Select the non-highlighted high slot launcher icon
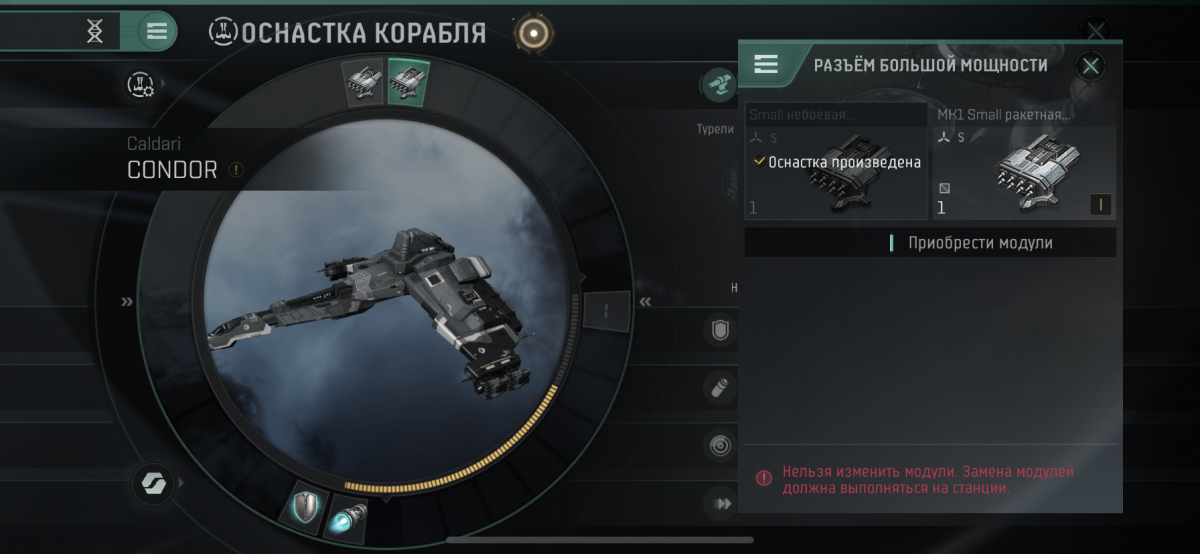Viewport: 1200px width, 554px height. point(363,83)
